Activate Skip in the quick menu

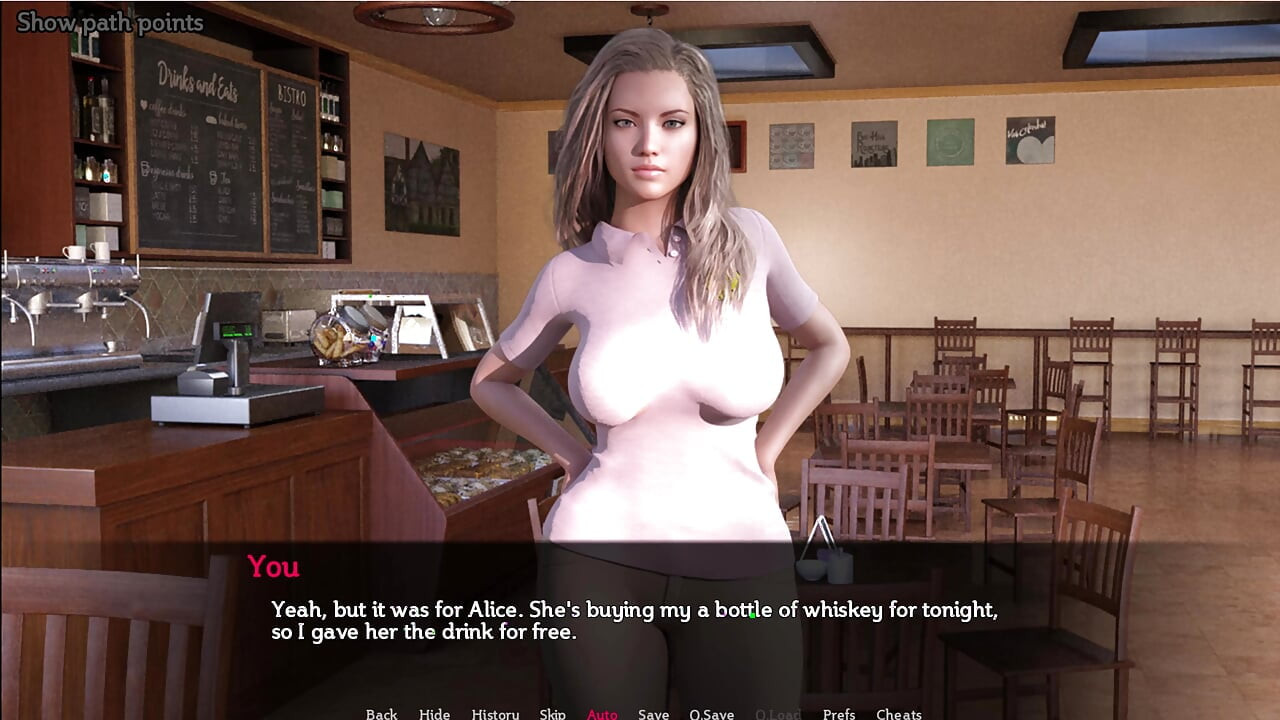pos(552,713)
